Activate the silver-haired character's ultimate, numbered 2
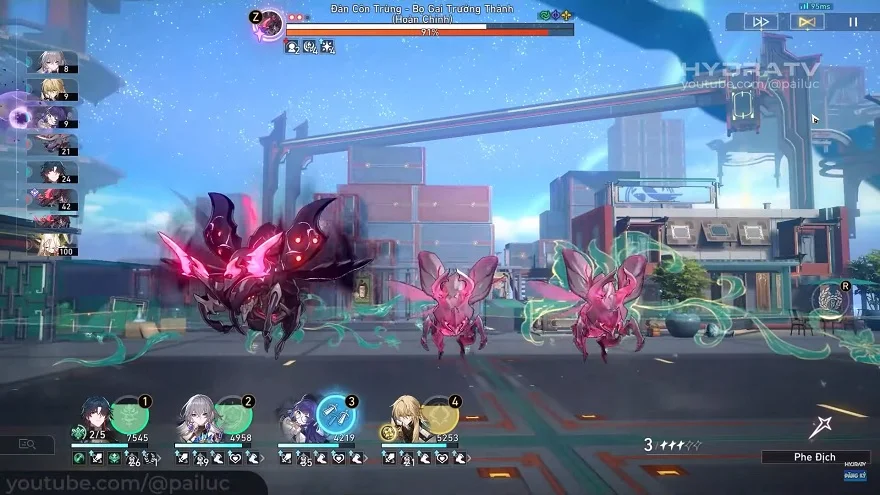Image resolution: width=880 pixels, height=495 pixels. tap(233, 414)
